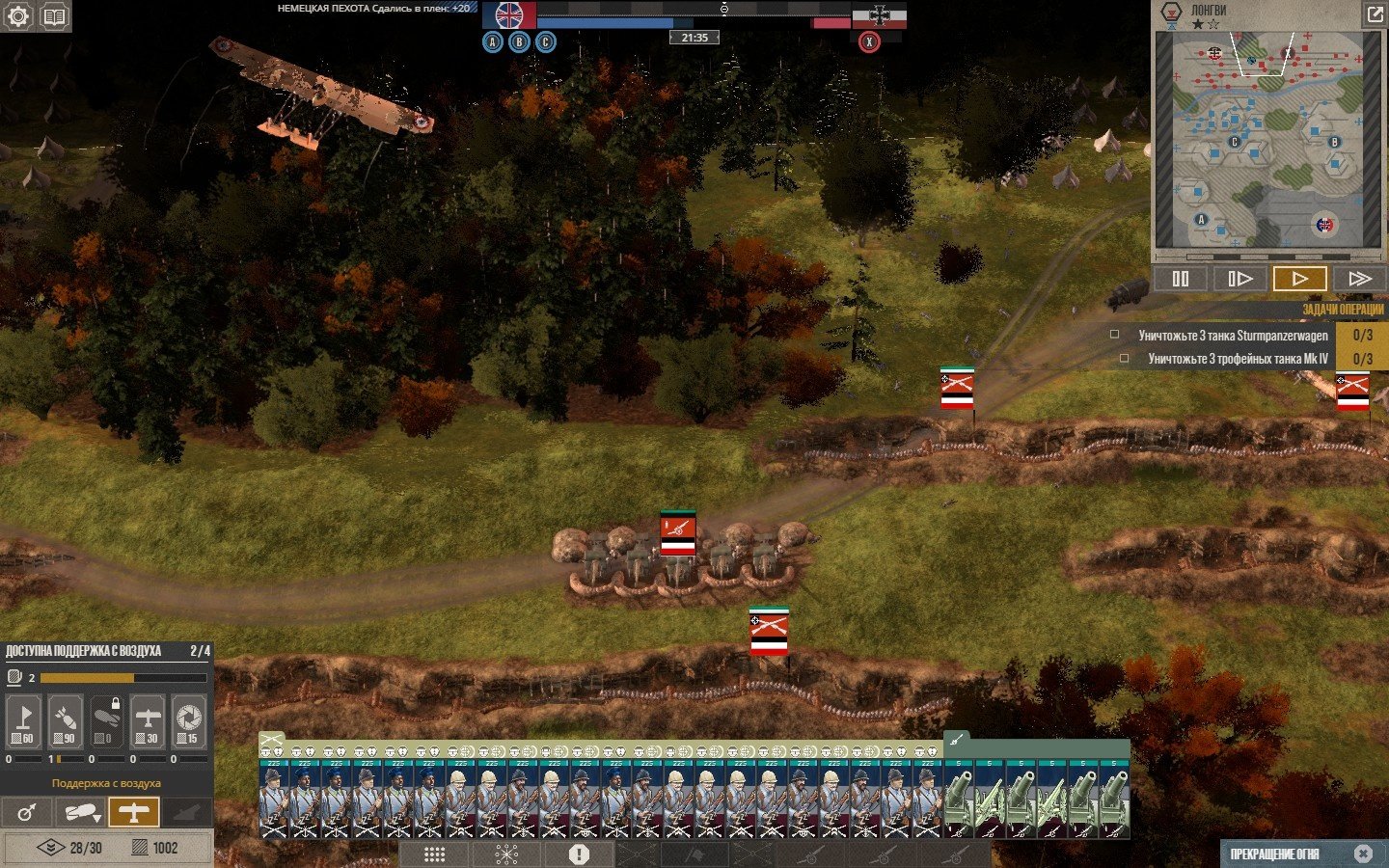
Task: Set normal play speed
Action: click(x=1299, y=279)
